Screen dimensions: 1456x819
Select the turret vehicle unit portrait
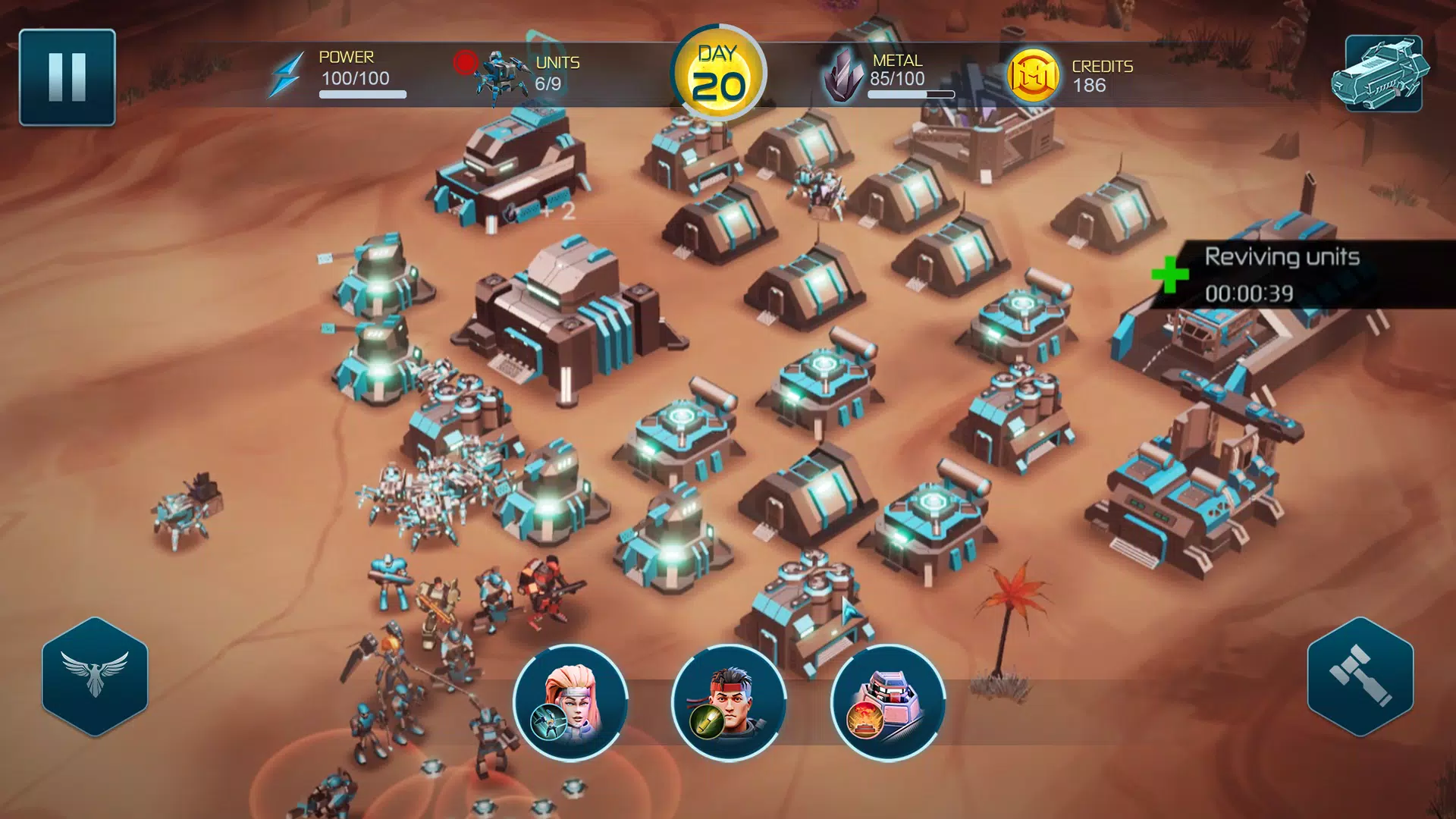[x=886, y=704]
